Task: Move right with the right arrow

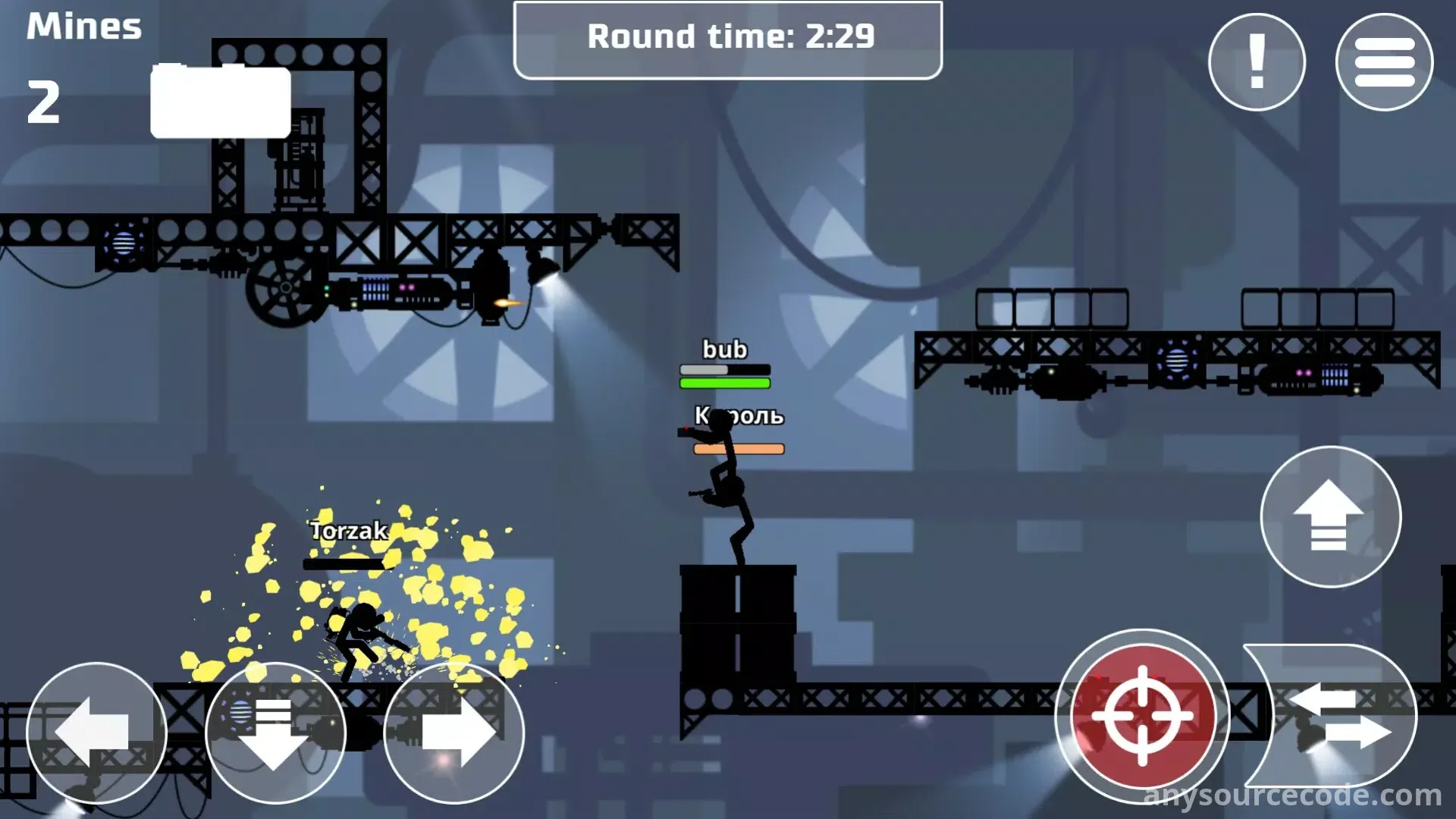Action: (454, 733)
